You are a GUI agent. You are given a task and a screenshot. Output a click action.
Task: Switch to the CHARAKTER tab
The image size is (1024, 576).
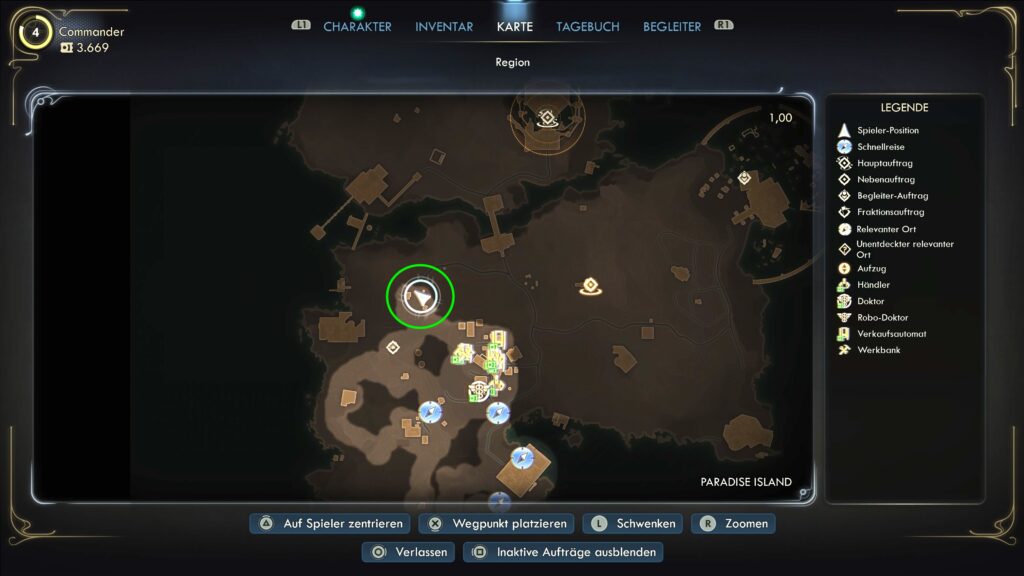point(357,27)
